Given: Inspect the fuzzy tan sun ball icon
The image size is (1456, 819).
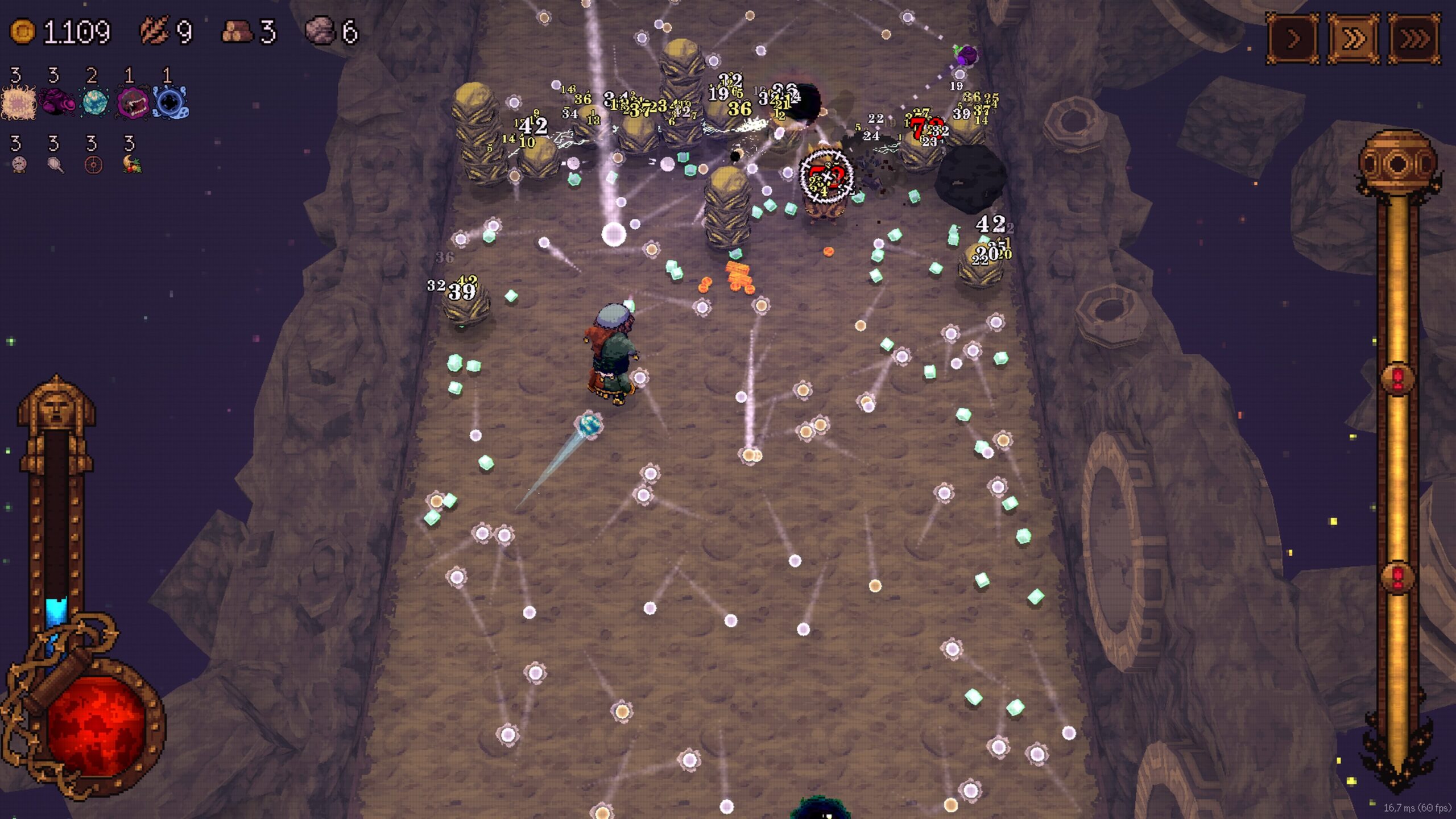Looking at the screenshot, I should coord(19,103).
